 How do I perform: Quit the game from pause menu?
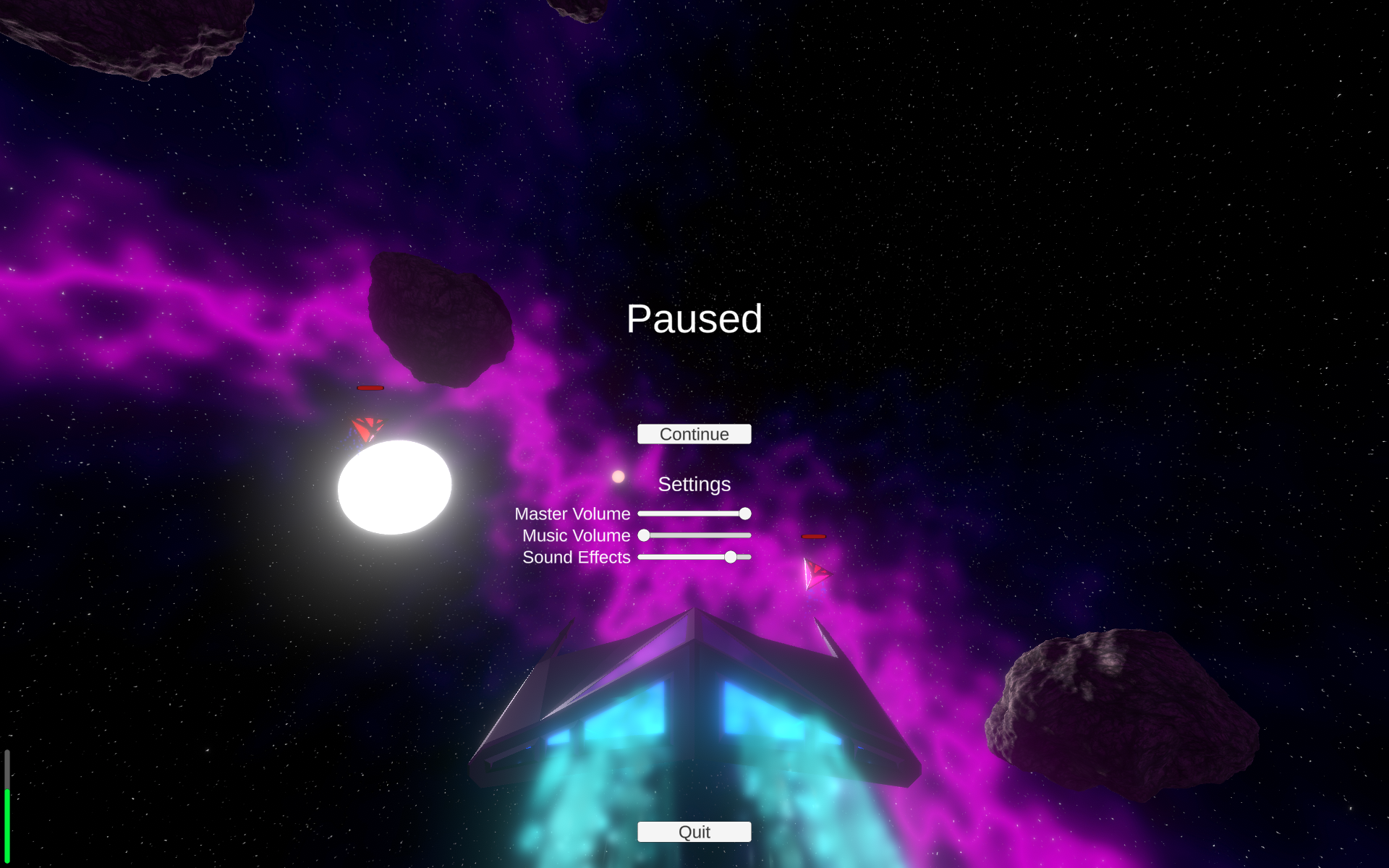tap(694, 832)
